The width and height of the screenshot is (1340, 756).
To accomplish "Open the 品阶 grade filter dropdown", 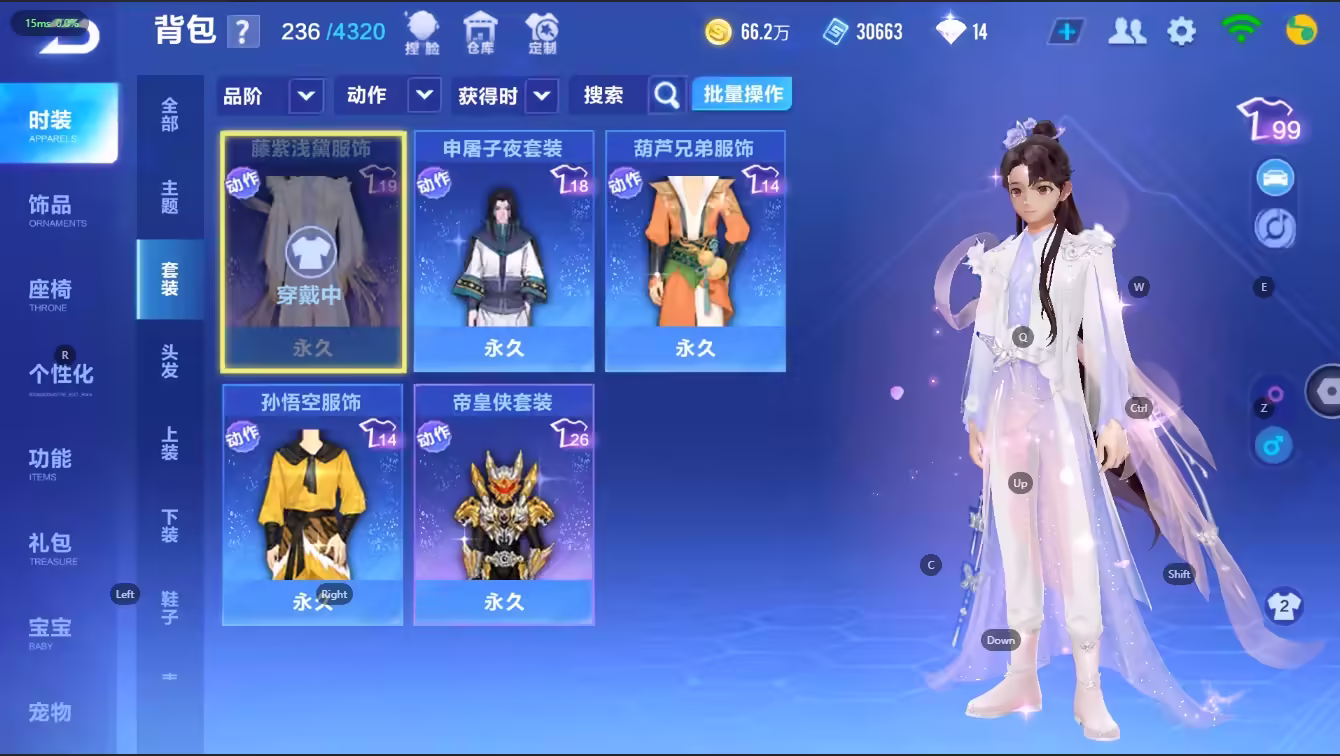I will coord(306,96).
